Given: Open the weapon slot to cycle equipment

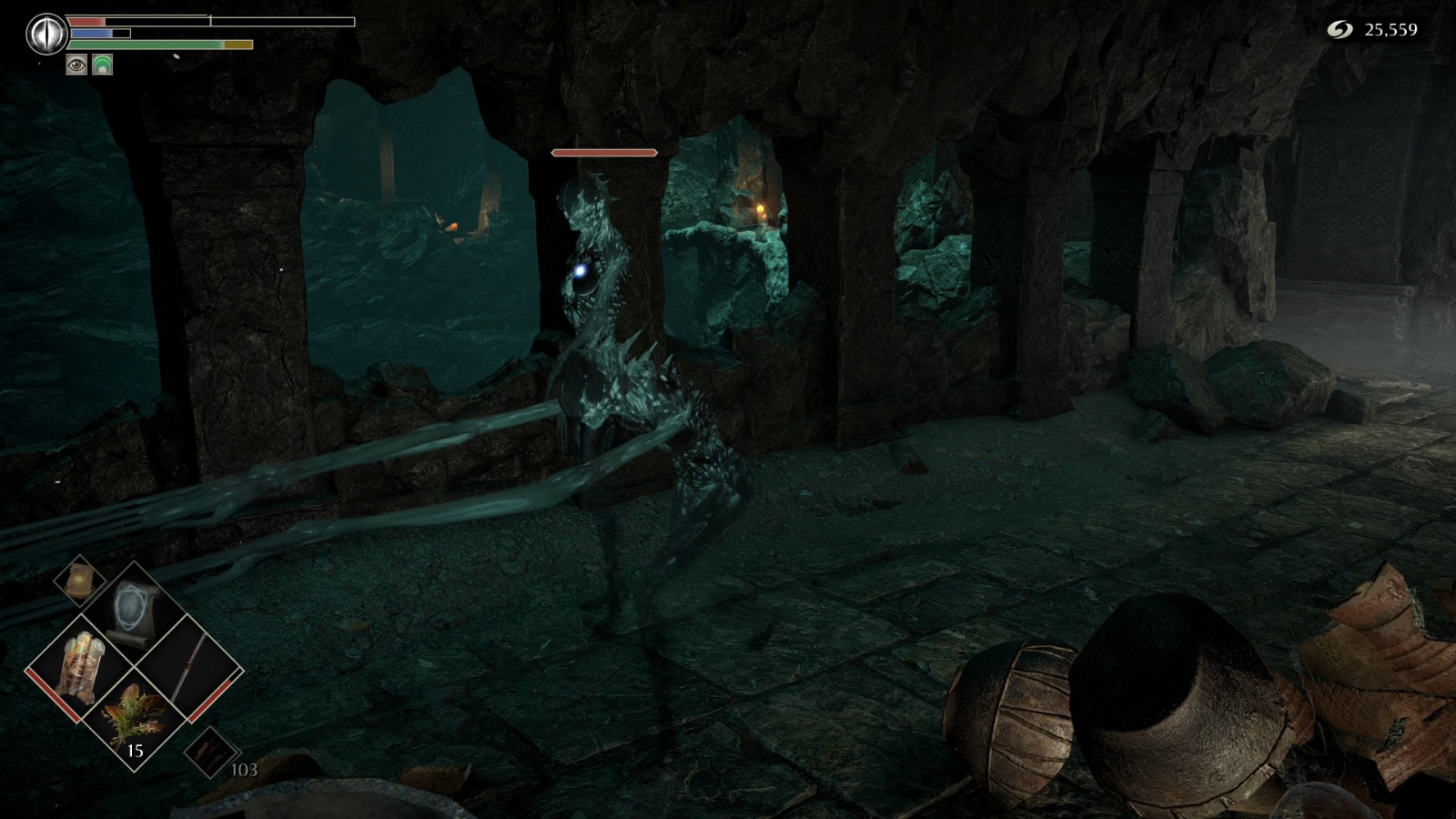Looking at the screenshot, I should point(191,664).
